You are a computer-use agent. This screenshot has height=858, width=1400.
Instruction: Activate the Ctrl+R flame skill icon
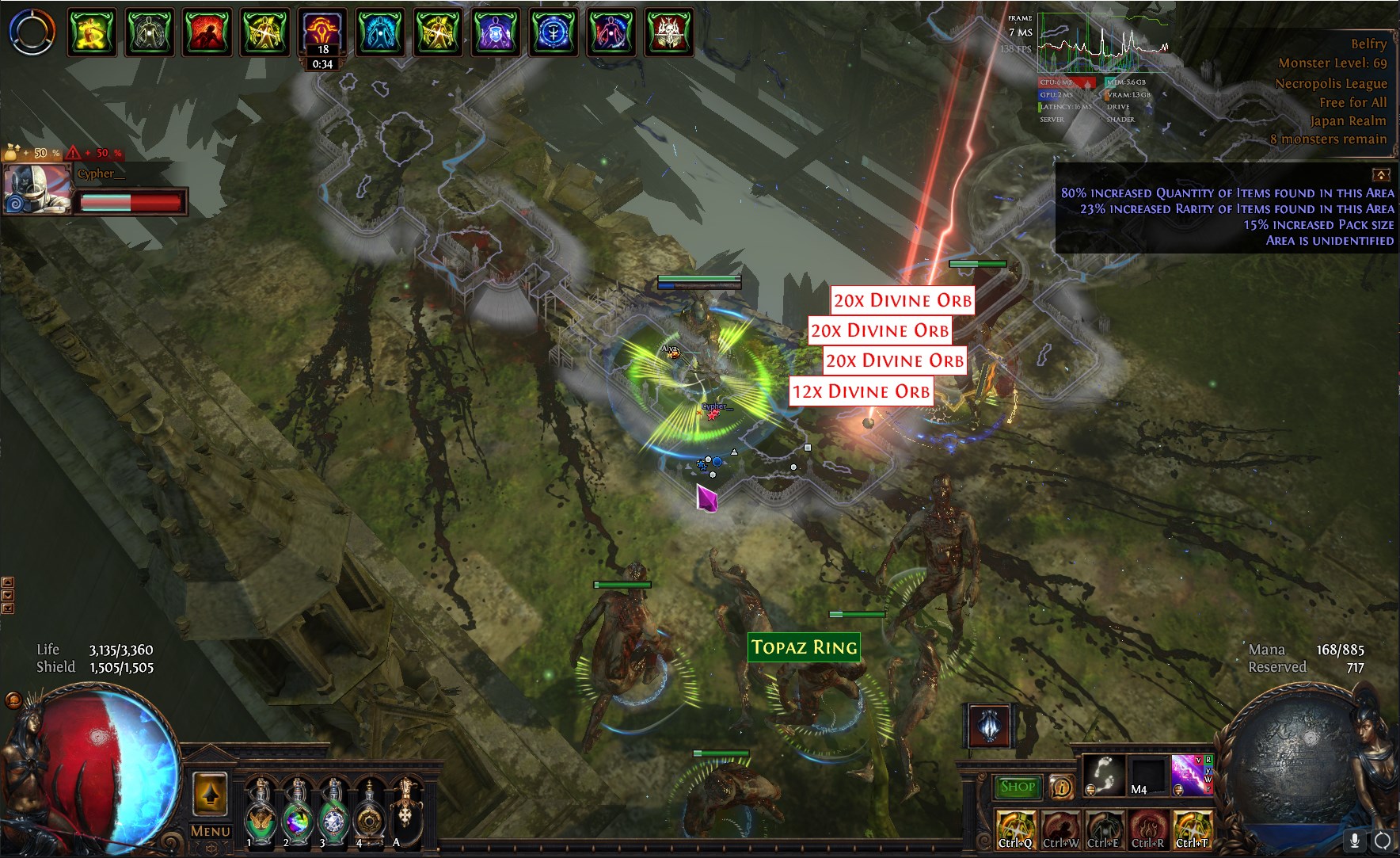[x=1149, y=829]
